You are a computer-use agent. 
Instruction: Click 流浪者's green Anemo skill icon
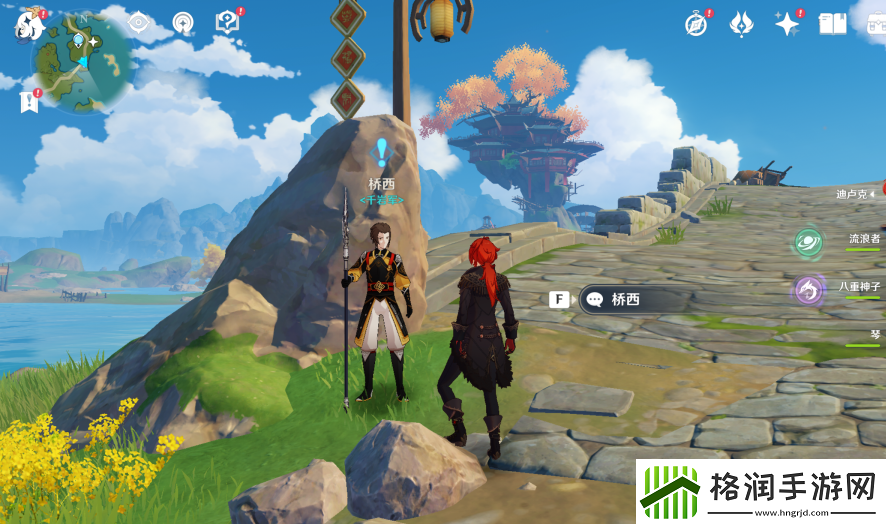tap(808, 242)
